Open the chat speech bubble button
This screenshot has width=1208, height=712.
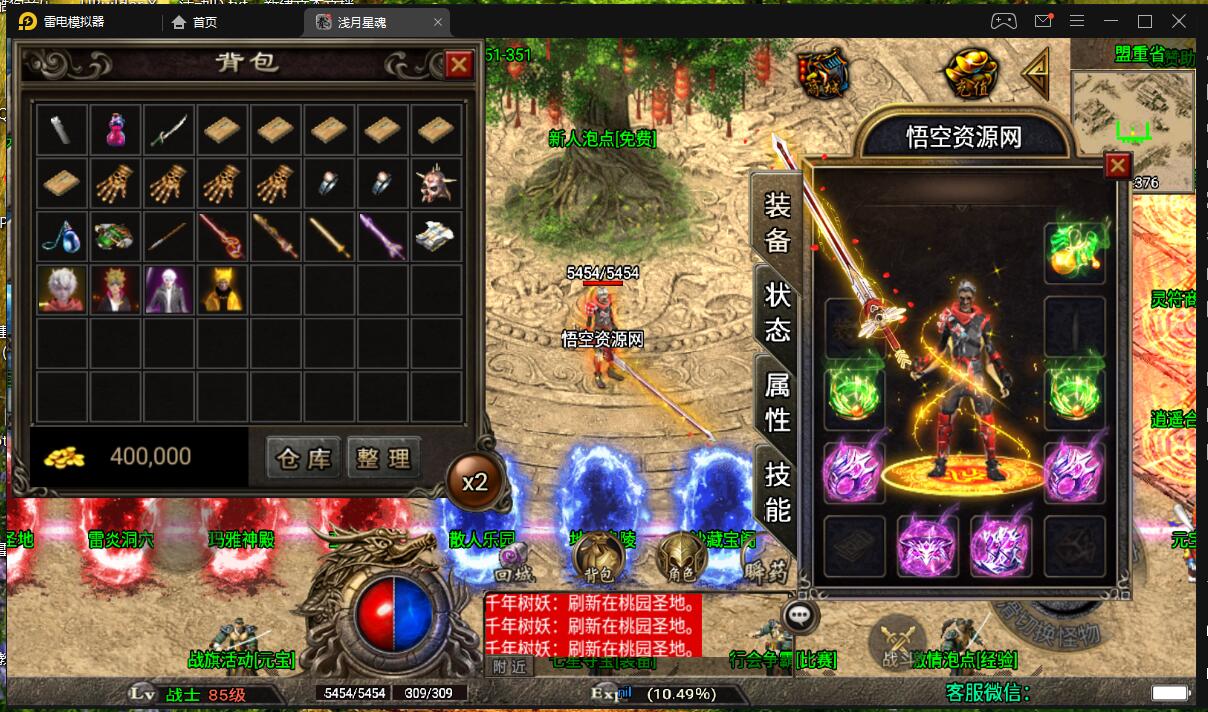tap(799, 615)
